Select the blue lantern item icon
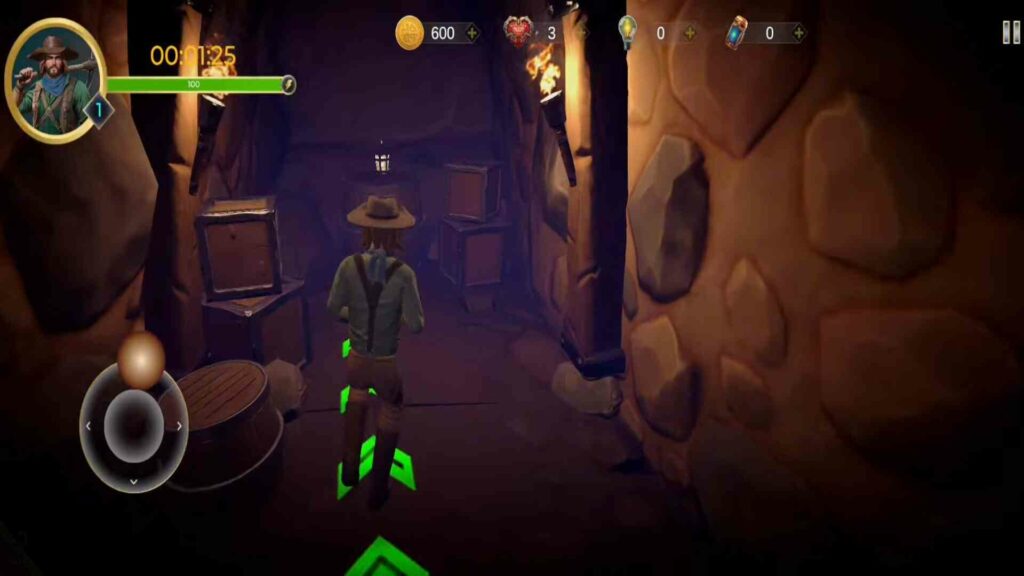1024x576 pixels. 737,32
